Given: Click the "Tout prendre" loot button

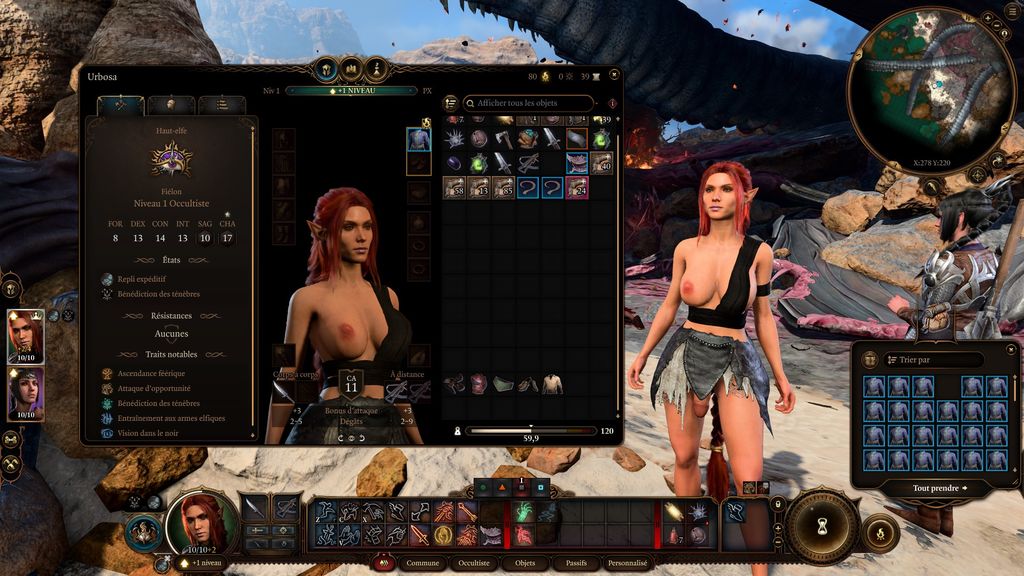Looking at the screenshot, I should pyautogui.click(x=939, y=488).
